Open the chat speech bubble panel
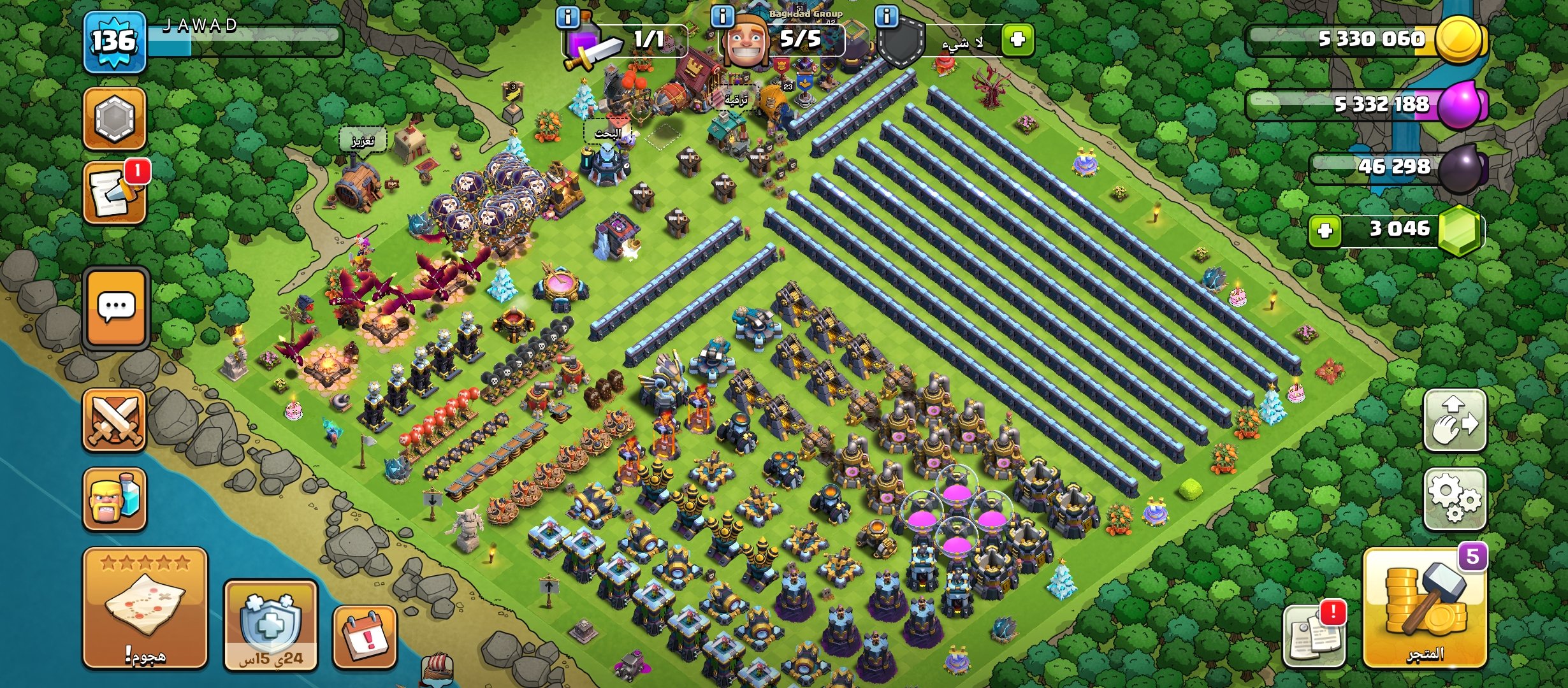 point(116,308)
